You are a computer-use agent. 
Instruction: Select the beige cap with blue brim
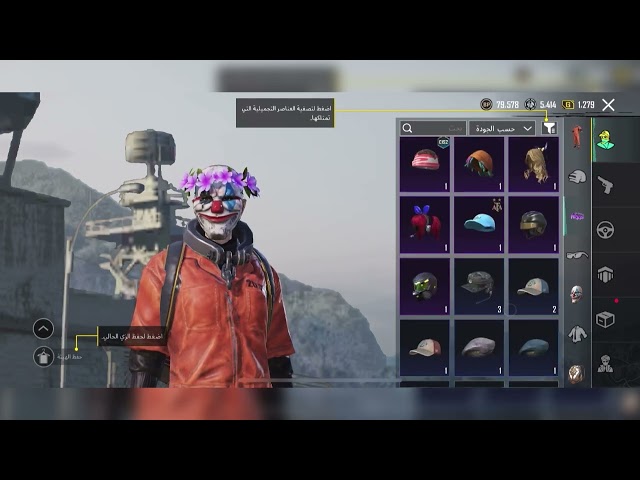(533, 285)
